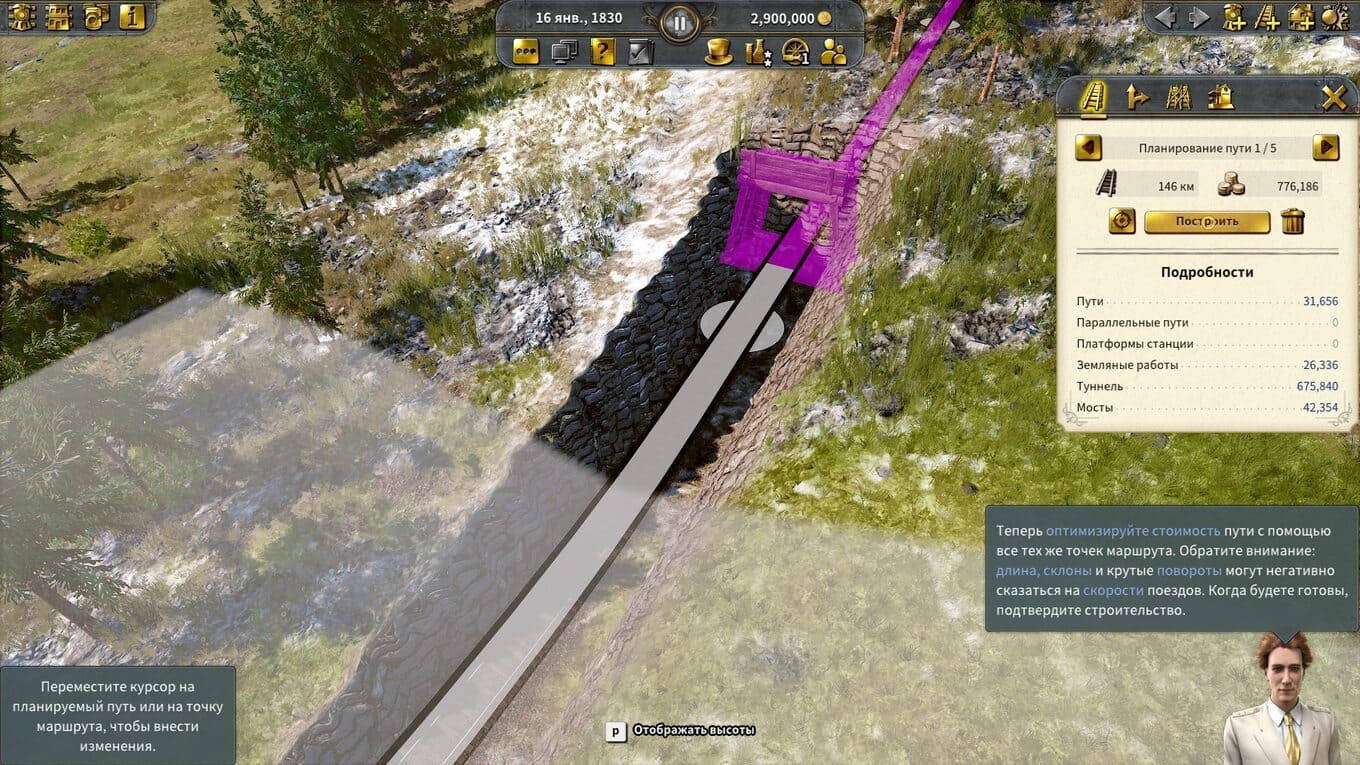1360x765 pixels.
Task: Click the top hat icon
Action: pyautogui.click(x=718, y=52)
